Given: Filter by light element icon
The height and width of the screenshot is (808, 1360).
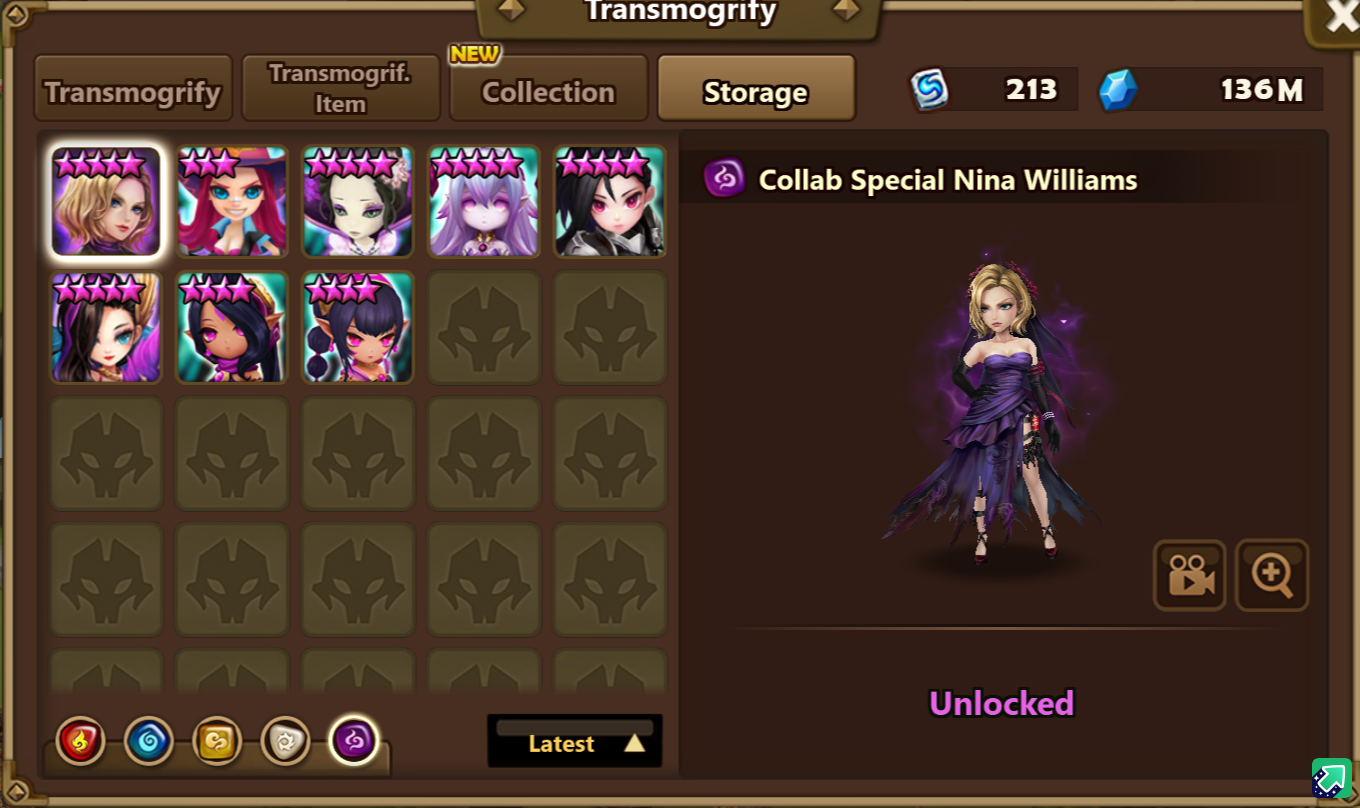Looking at the screenshot, I should 285,741.
